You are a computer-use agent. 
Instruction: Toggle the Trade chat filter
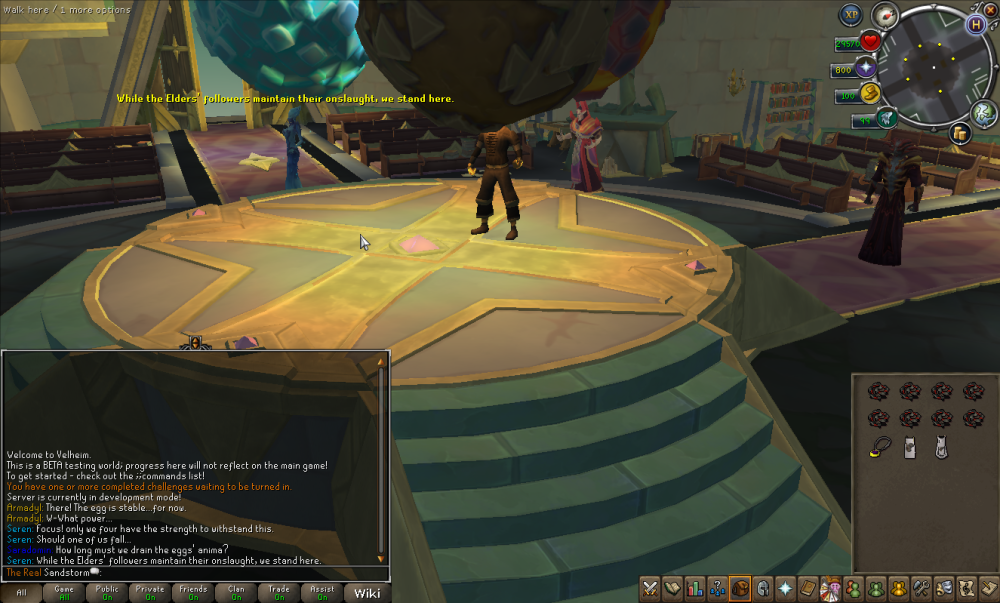tap(279, 592)
